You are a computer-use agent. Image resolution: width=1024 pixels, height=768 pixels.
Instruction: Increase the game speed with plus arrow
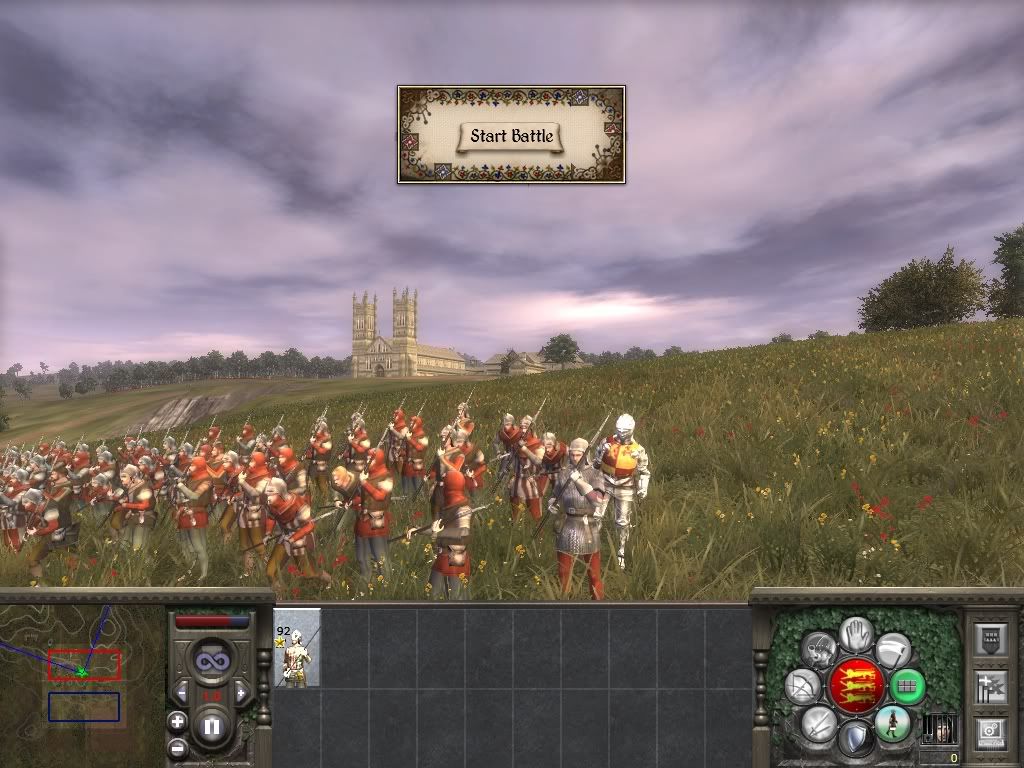coord(241,693)
